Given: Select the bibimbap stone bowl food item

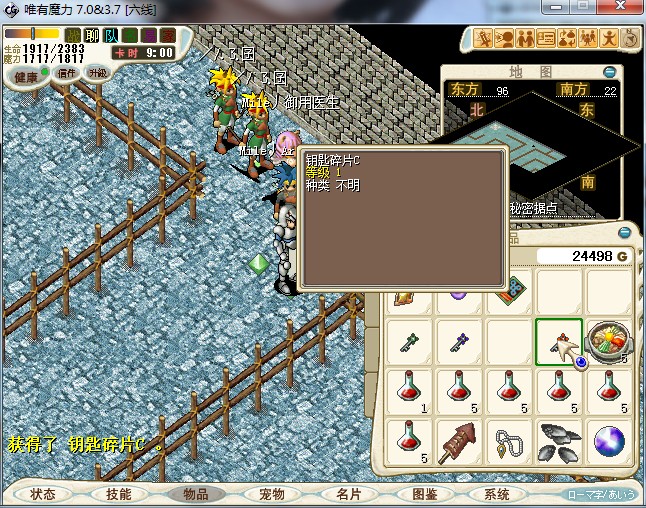Looking at the screenshot, I should [608, 341].
